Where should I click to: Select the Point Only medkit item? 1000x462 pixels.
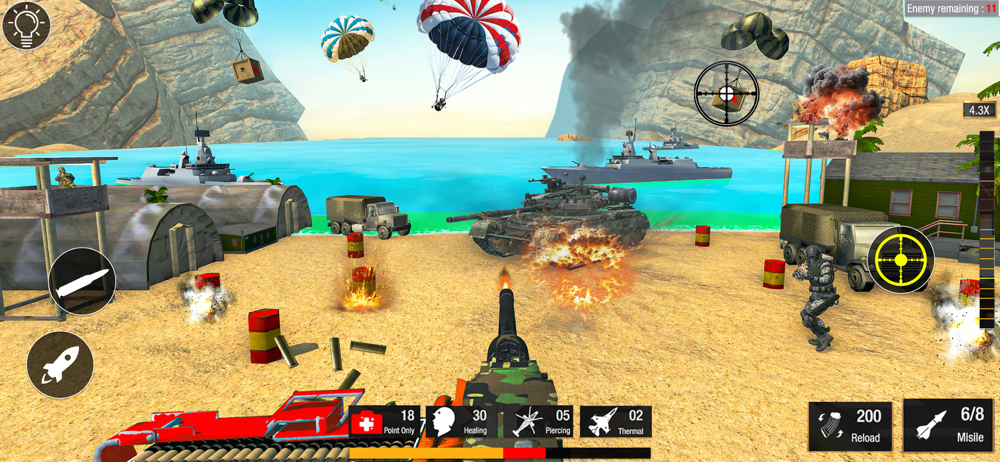click(386, 422)
